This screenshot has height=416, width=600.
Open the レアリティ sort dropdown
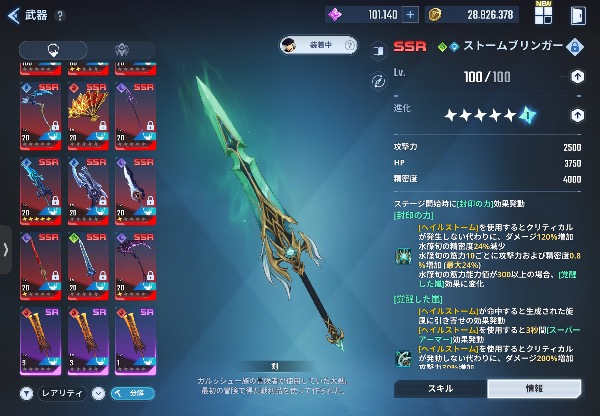click(x=61, y=393)
